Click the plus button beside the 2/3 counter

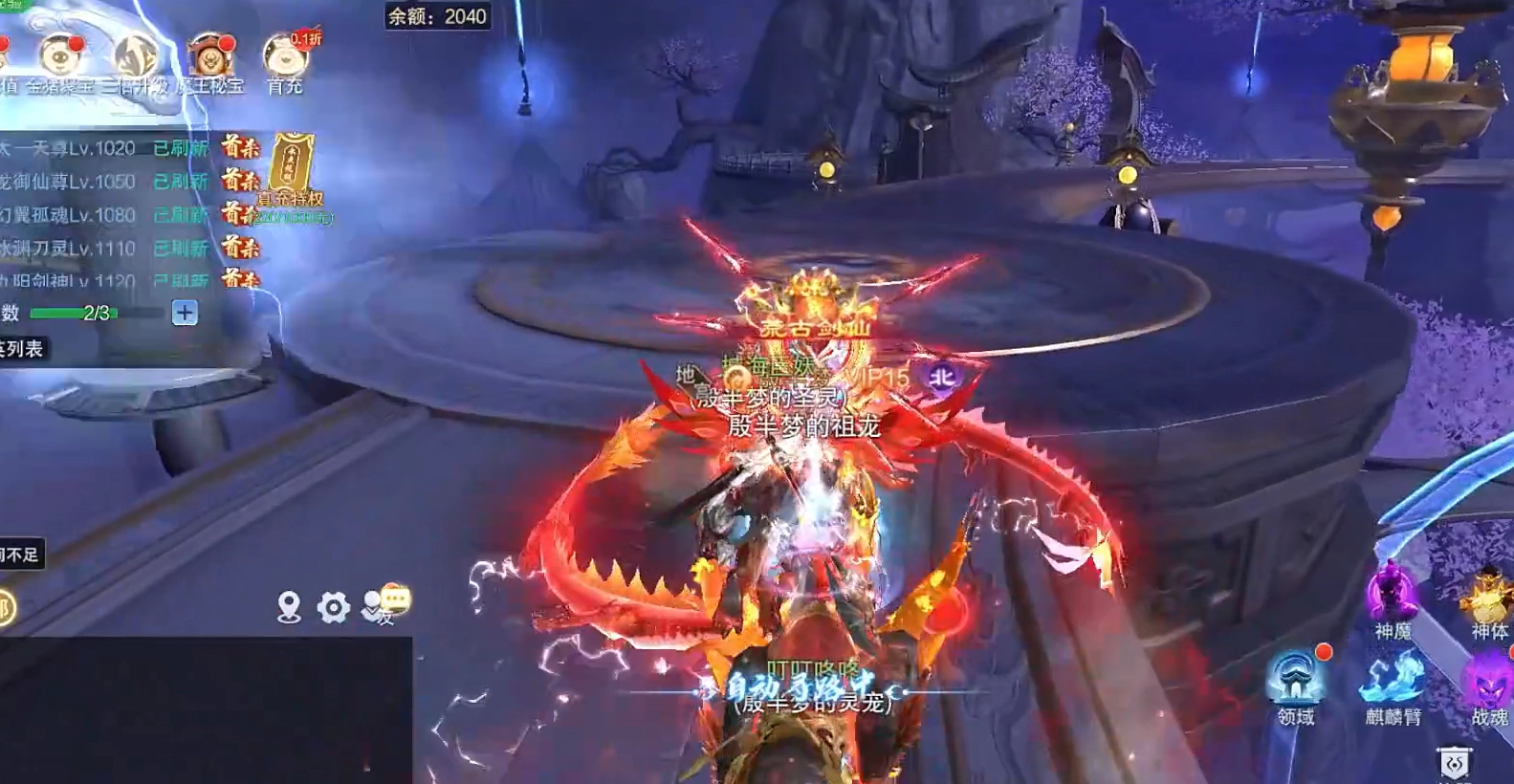click(185, 313)
